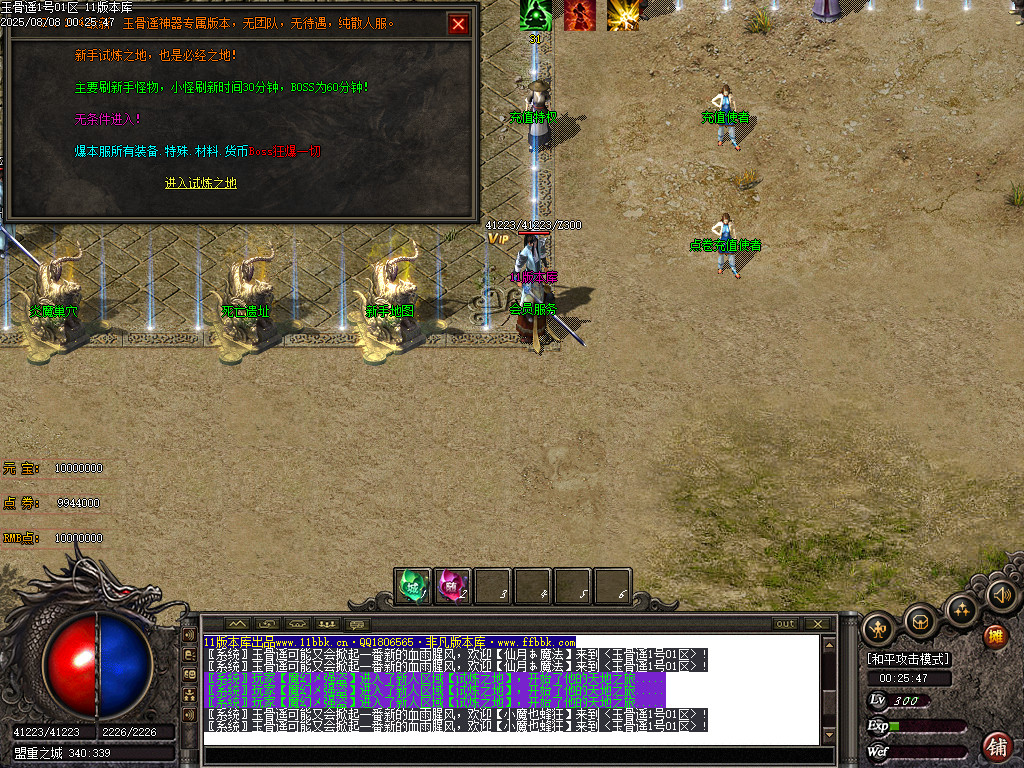Open the character equipment round button

pyautogui.click(x=879, y=628)
